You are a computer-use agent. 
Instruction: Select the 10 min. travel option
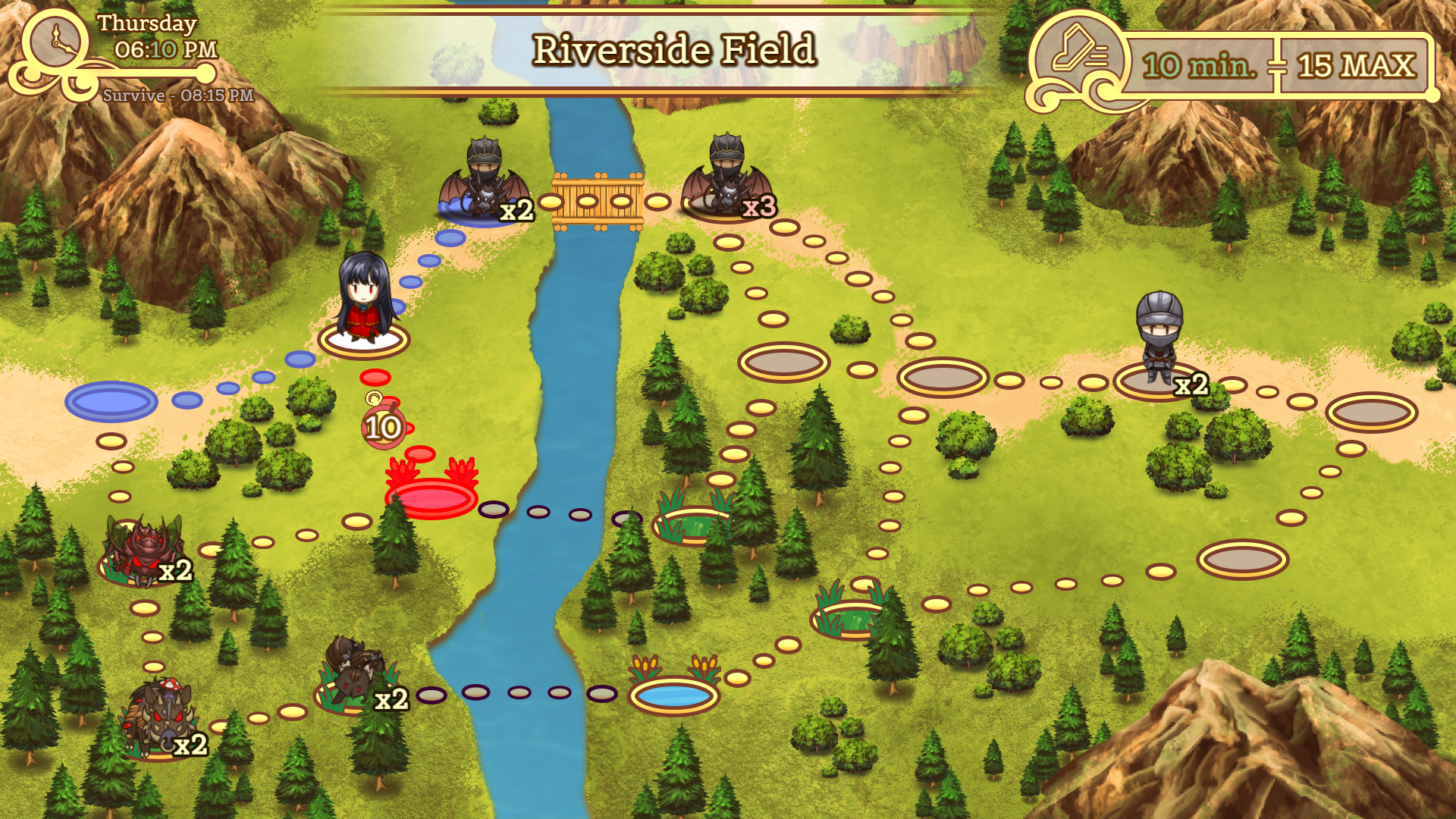point(1199,66)
